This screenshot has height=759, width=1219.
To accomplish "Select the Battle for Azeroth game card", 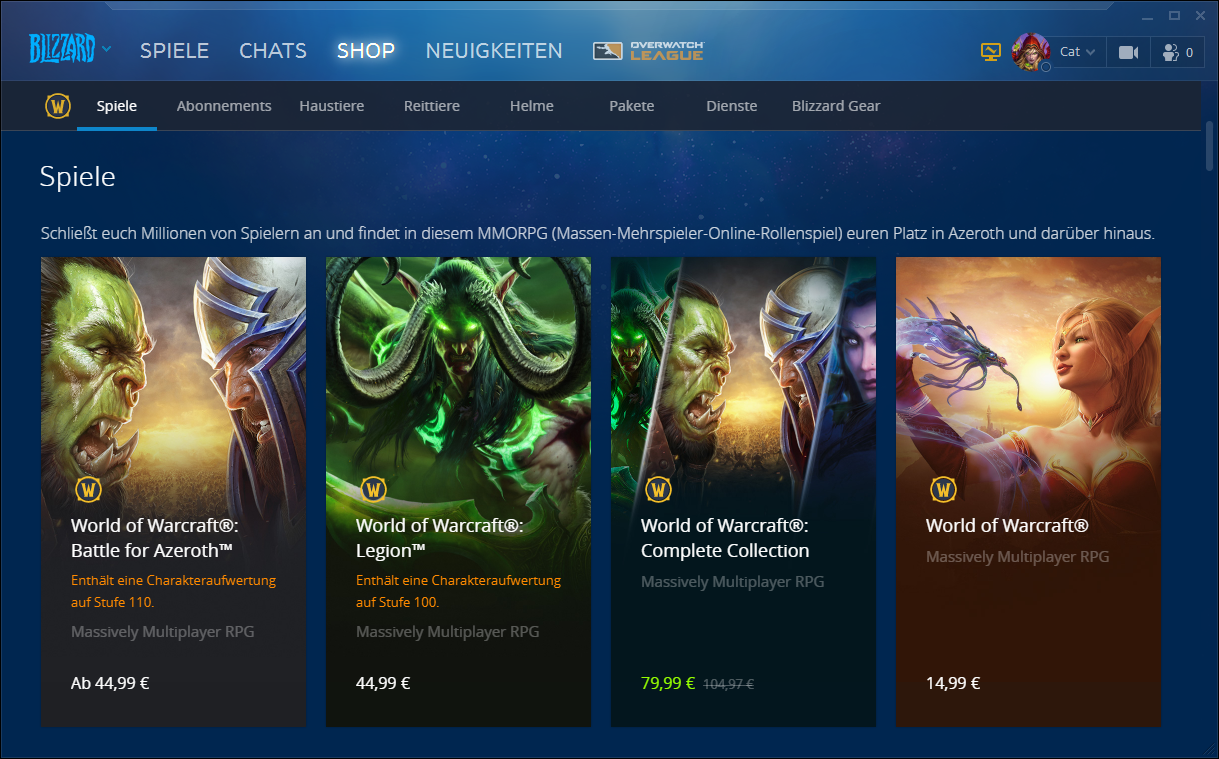I will tap(173, 491).
